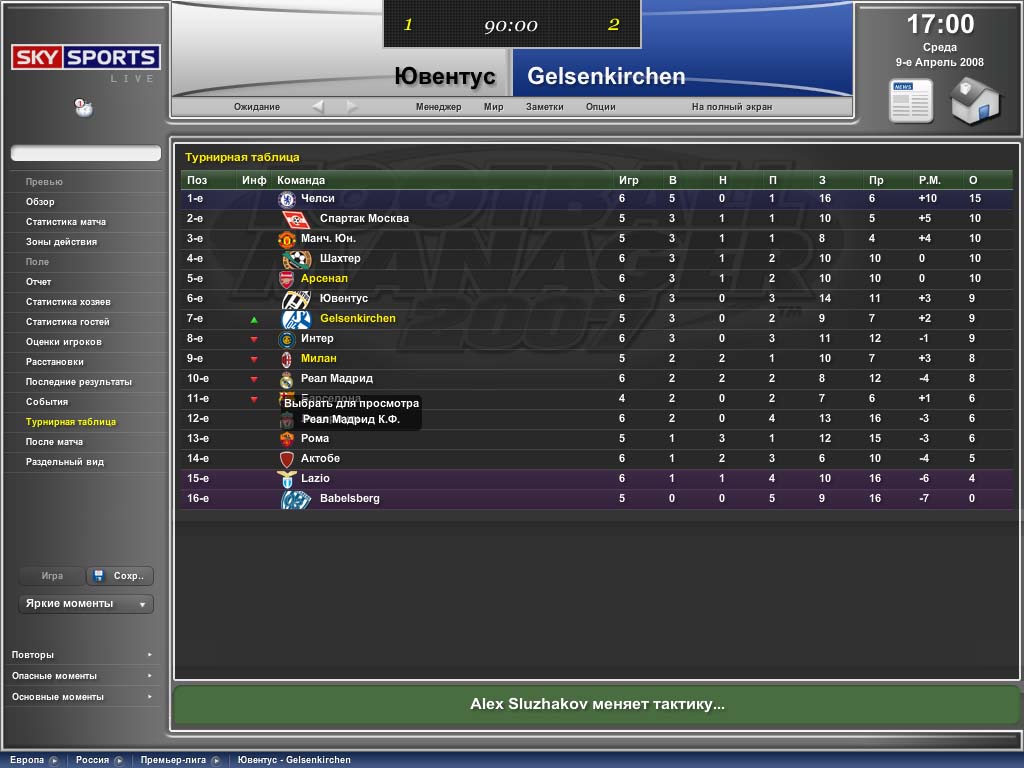Select Оценки игроков menu entry
1024x768 pixels.
64,342
